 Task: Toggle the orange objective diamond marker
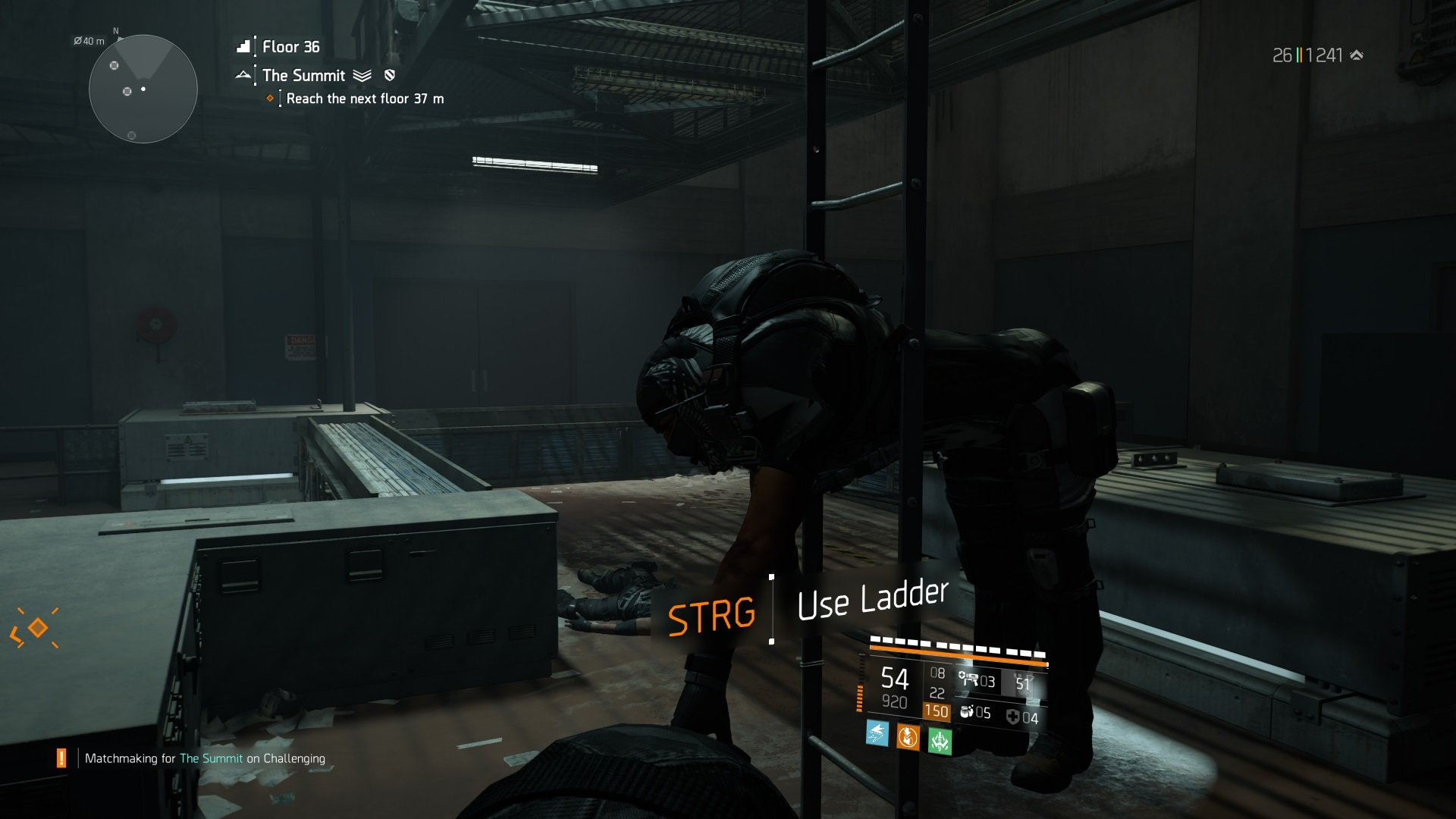click(x=270, y=97)
